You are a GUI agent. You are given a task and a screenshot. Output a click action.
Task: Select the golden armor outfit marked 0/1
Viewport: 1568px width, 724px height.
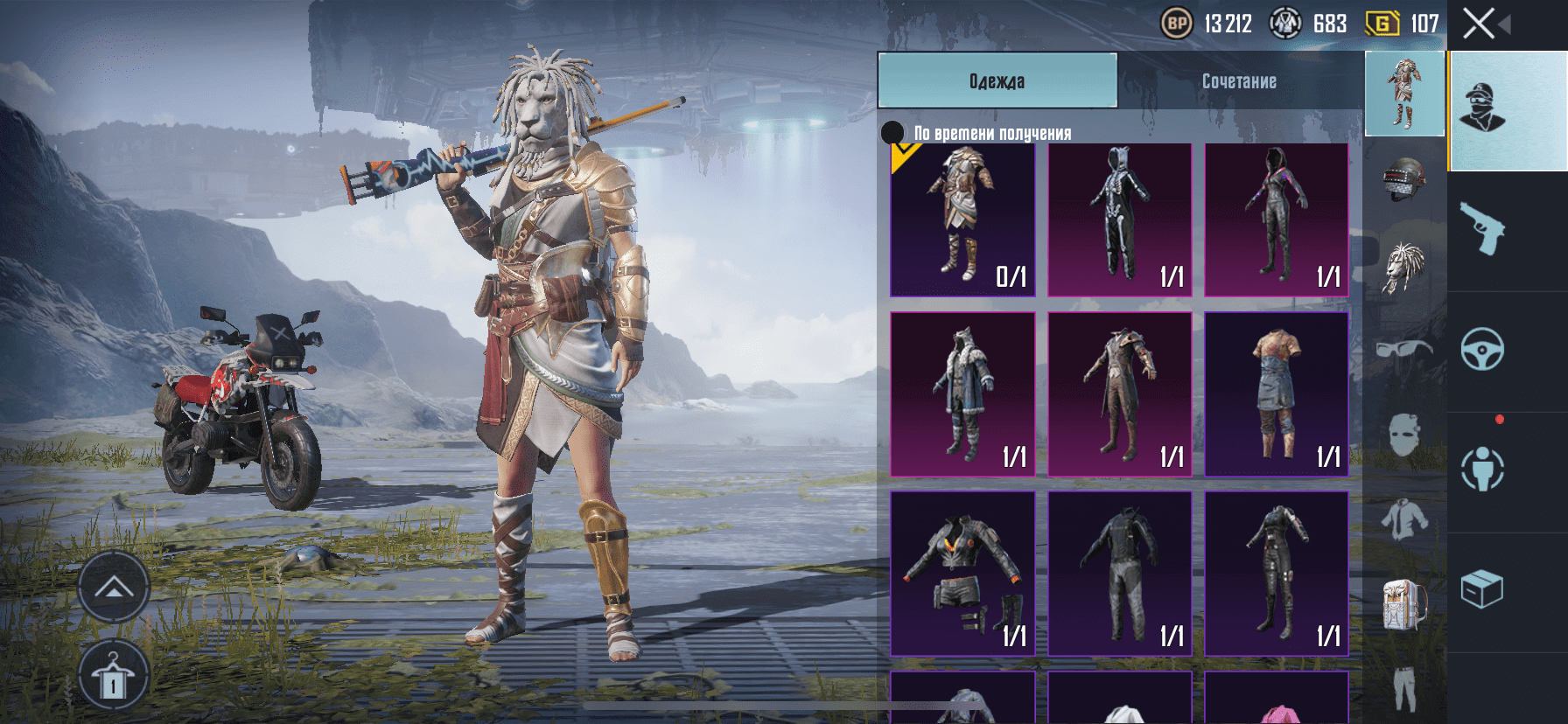[962, 219]
